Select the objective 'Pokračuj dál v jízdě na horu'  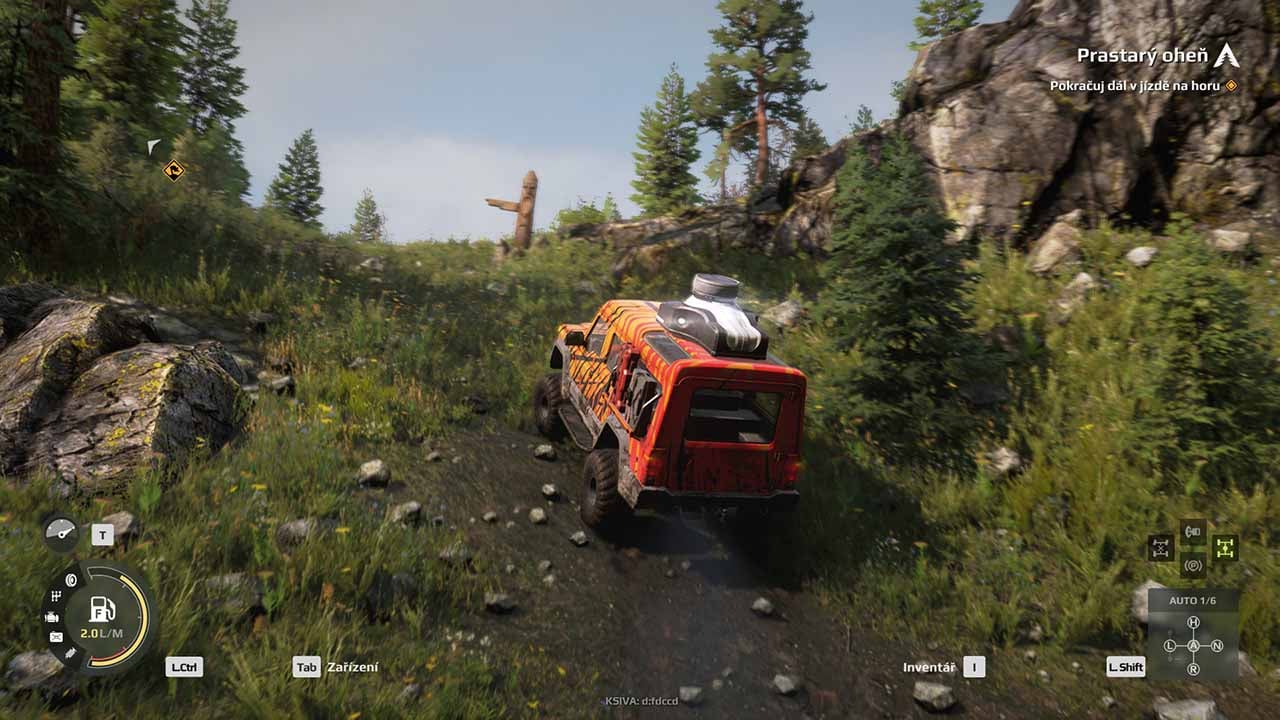click(x=1134, y=86)
